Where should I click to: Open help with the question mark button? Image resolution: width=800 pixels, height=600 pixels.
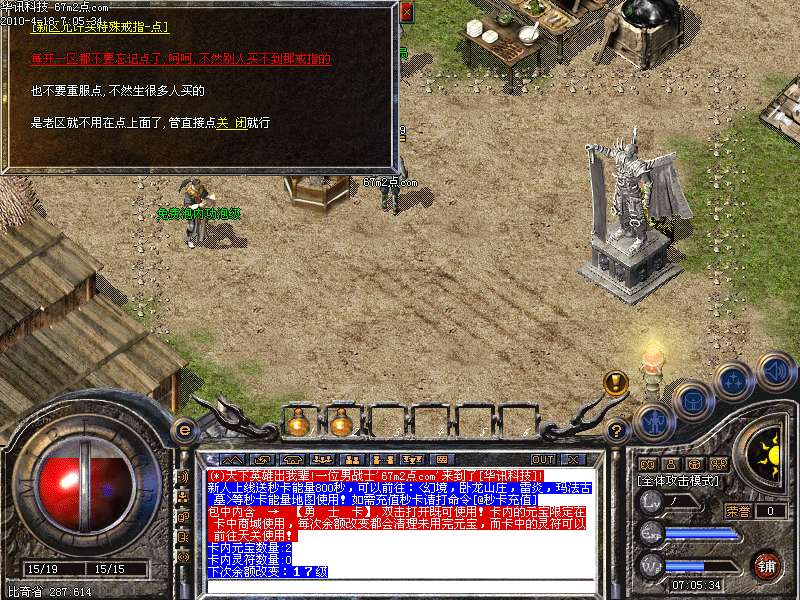(x=618, y=431)
